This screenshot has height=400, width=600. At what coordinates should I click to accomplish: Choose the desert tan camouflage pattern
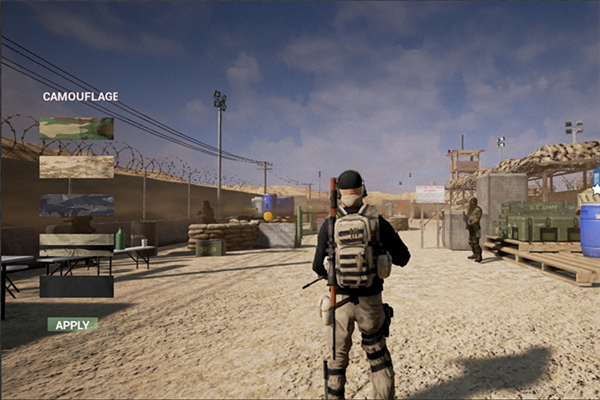coord(76,167)
